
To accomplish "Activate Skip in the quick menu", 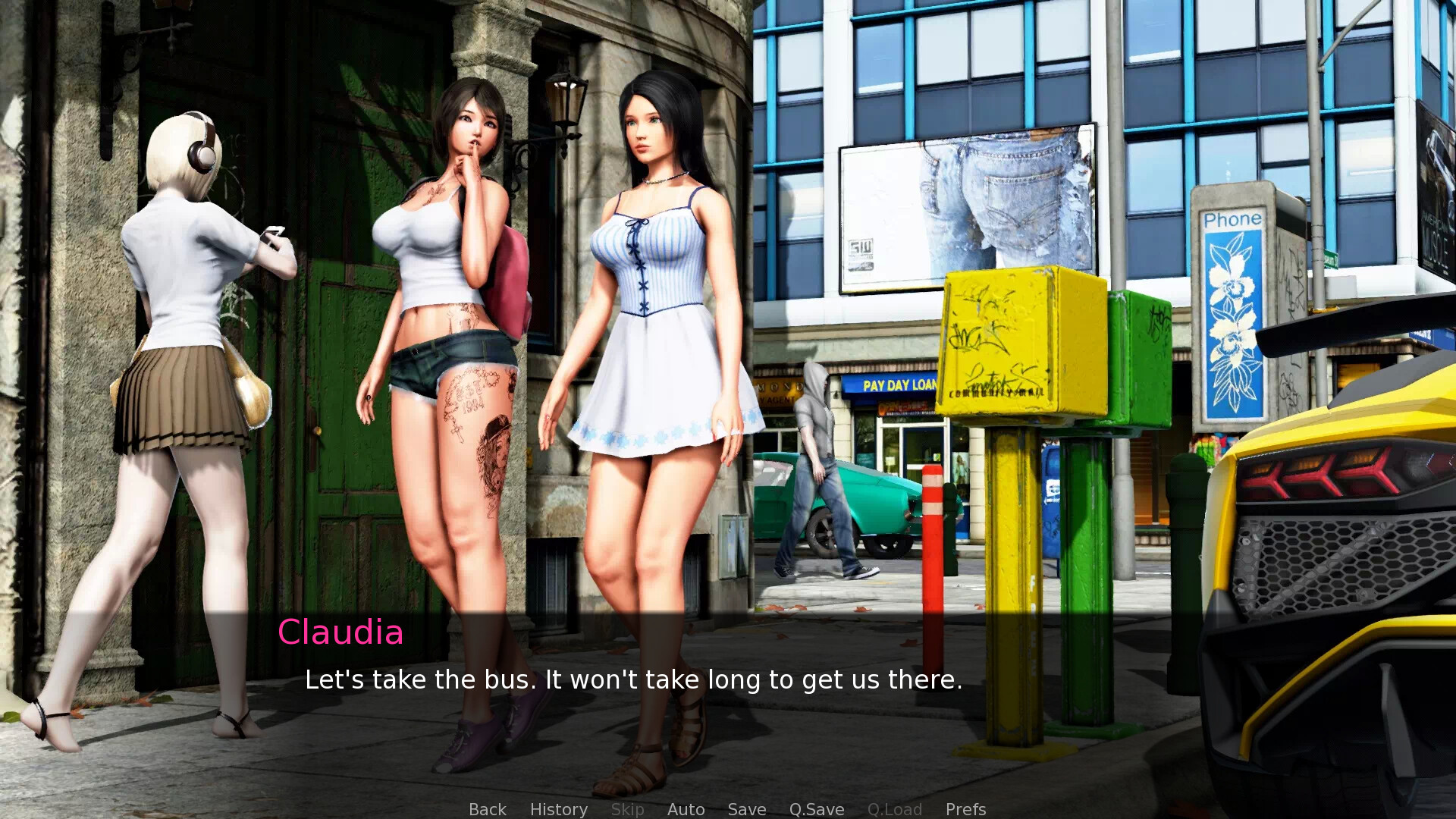I will click(x=627, y=809).
